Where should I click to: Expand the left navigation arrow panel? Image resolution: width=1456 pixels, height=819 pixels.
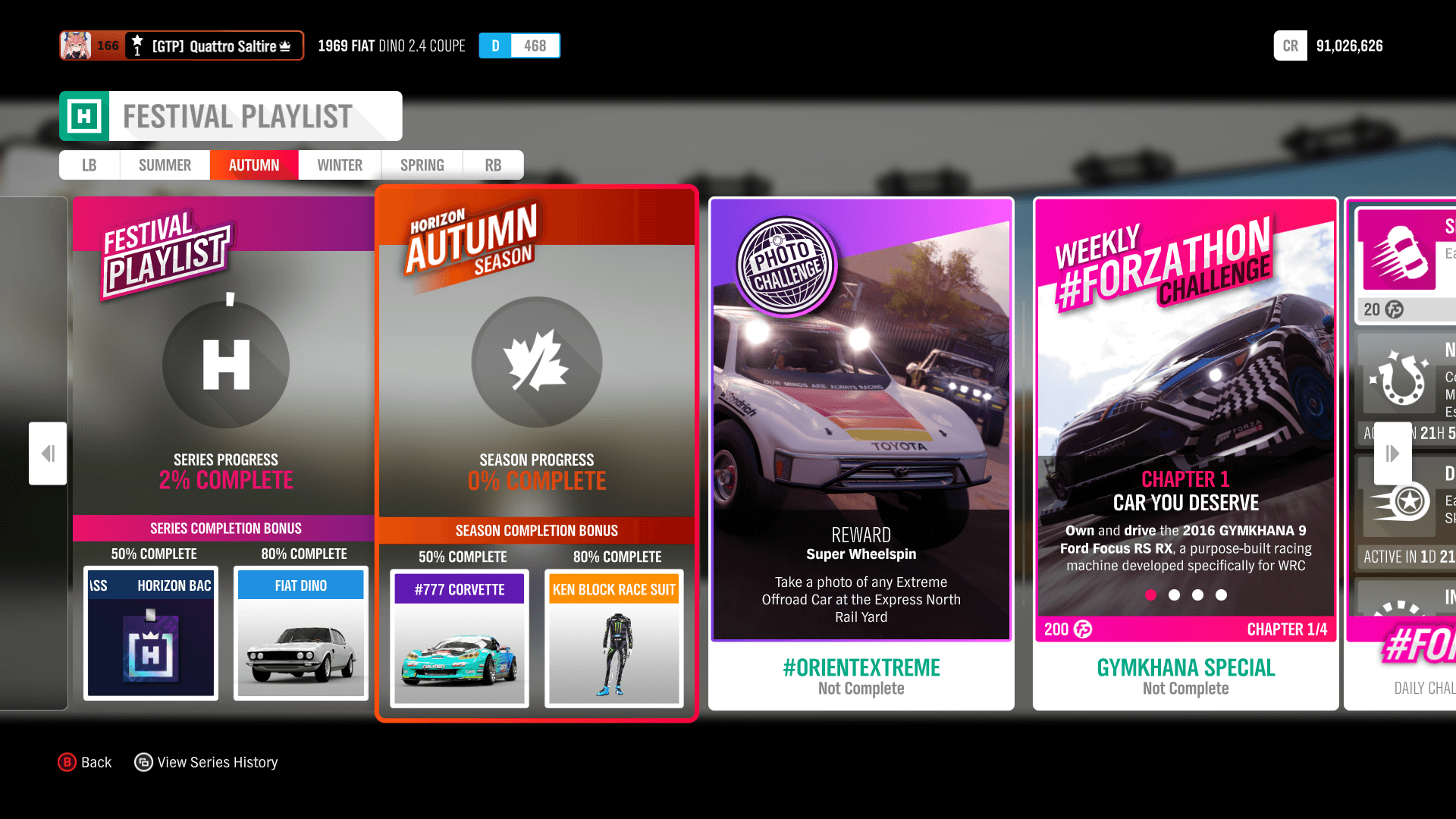point(47,453)
